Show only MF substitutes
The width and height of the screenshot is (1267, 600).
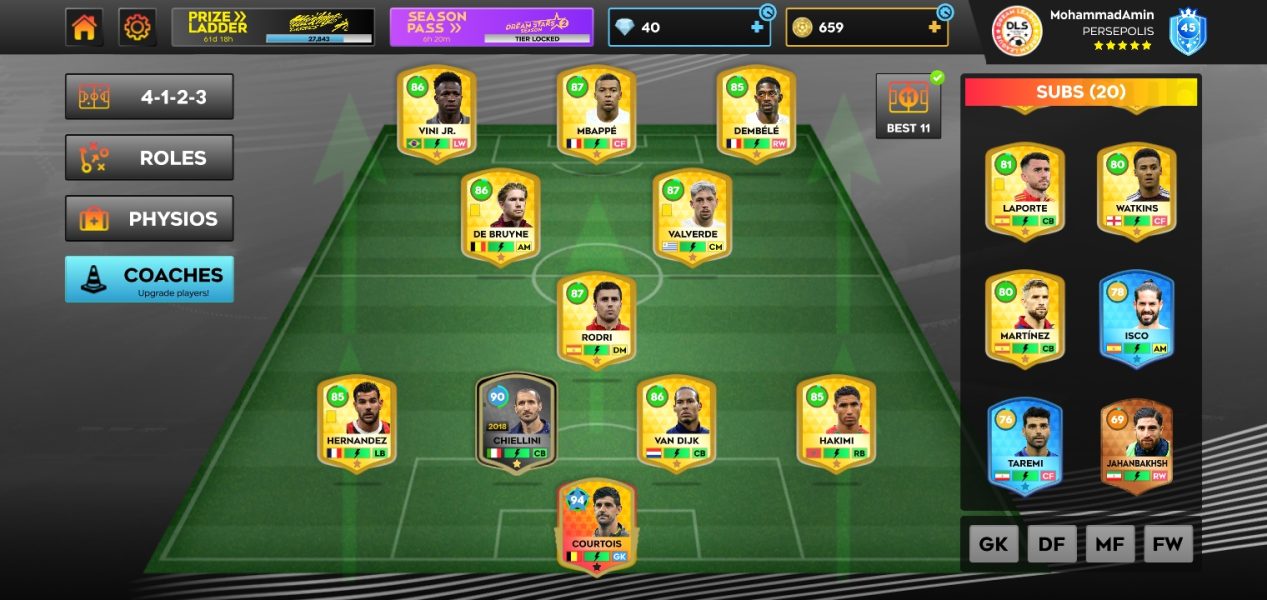(1110, 544)
